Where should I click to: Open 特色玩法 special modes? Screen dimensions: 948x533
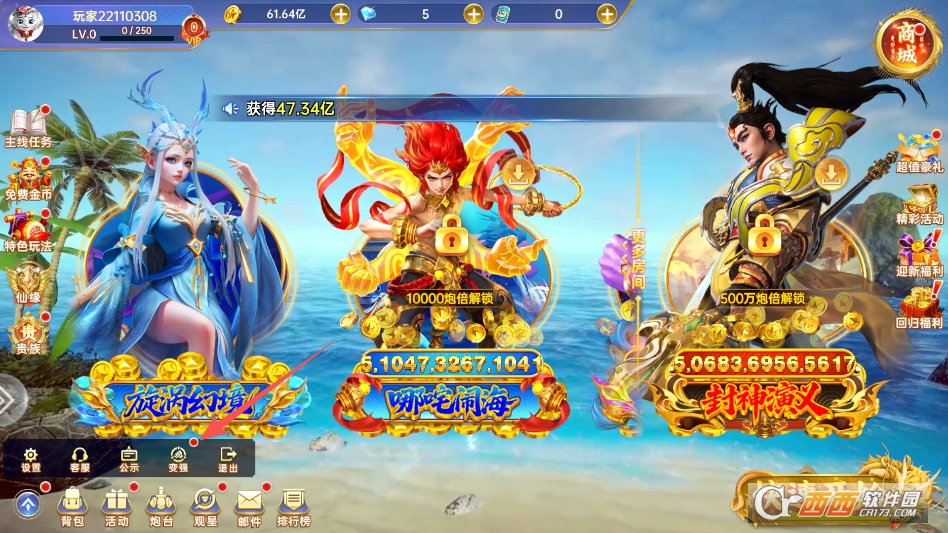(27, 230)
